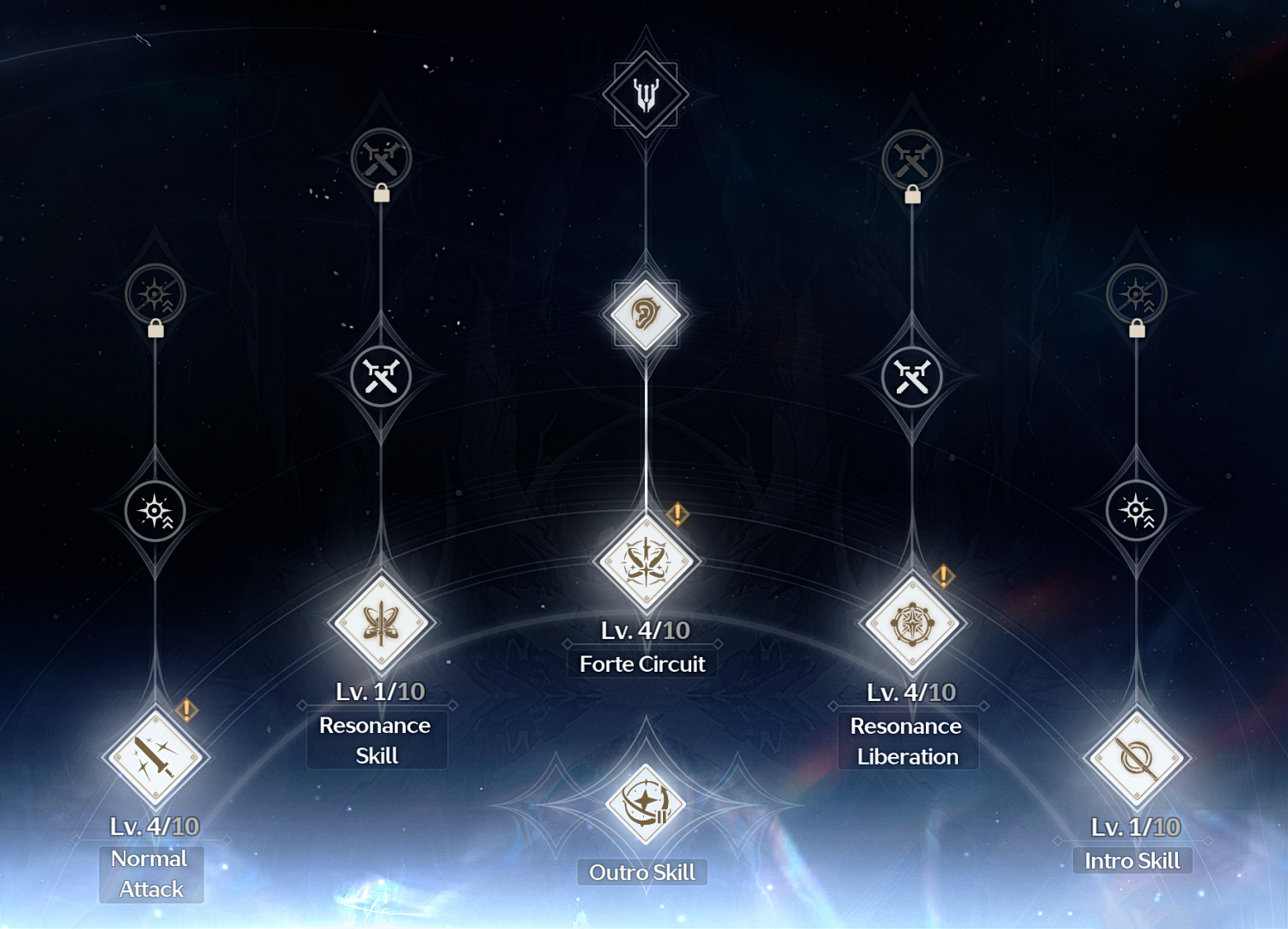Inspect locked crossed-swords node on Resonance Skill branch
1288x929 pixels.
point(381,159)
